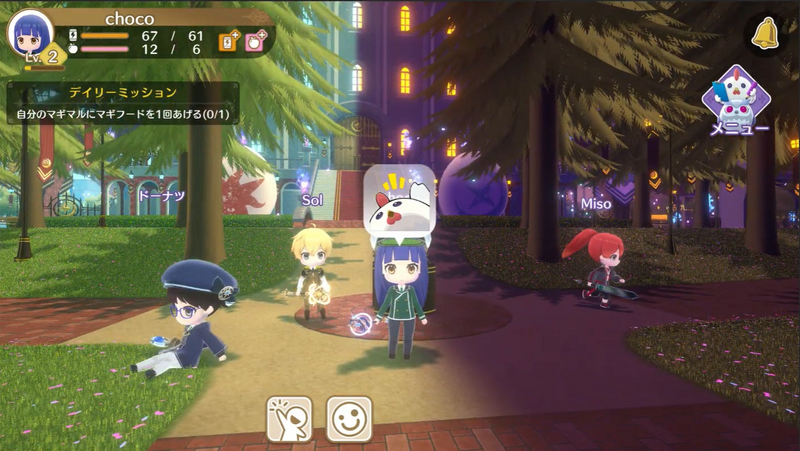Open the smiley face sticker button
The width and height of the screenshot is (800, 451).
[x=349, y=418]
